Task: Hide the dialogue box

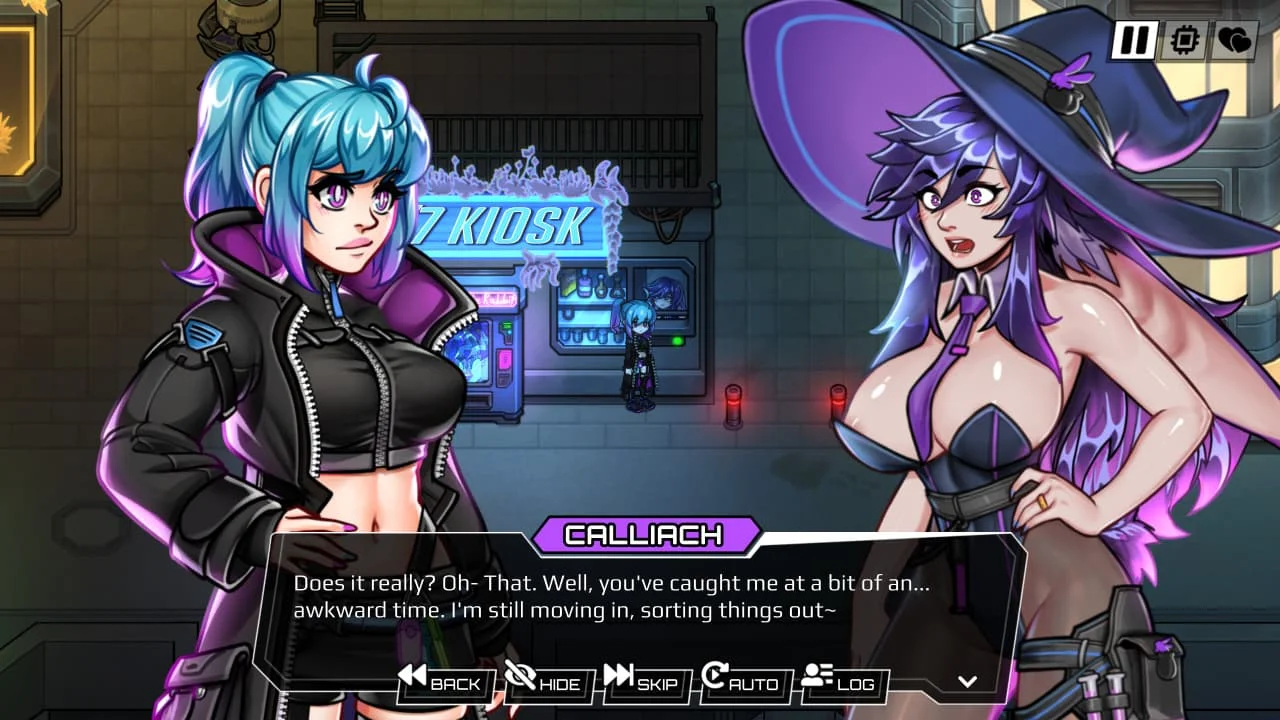Action: (545, 683)
